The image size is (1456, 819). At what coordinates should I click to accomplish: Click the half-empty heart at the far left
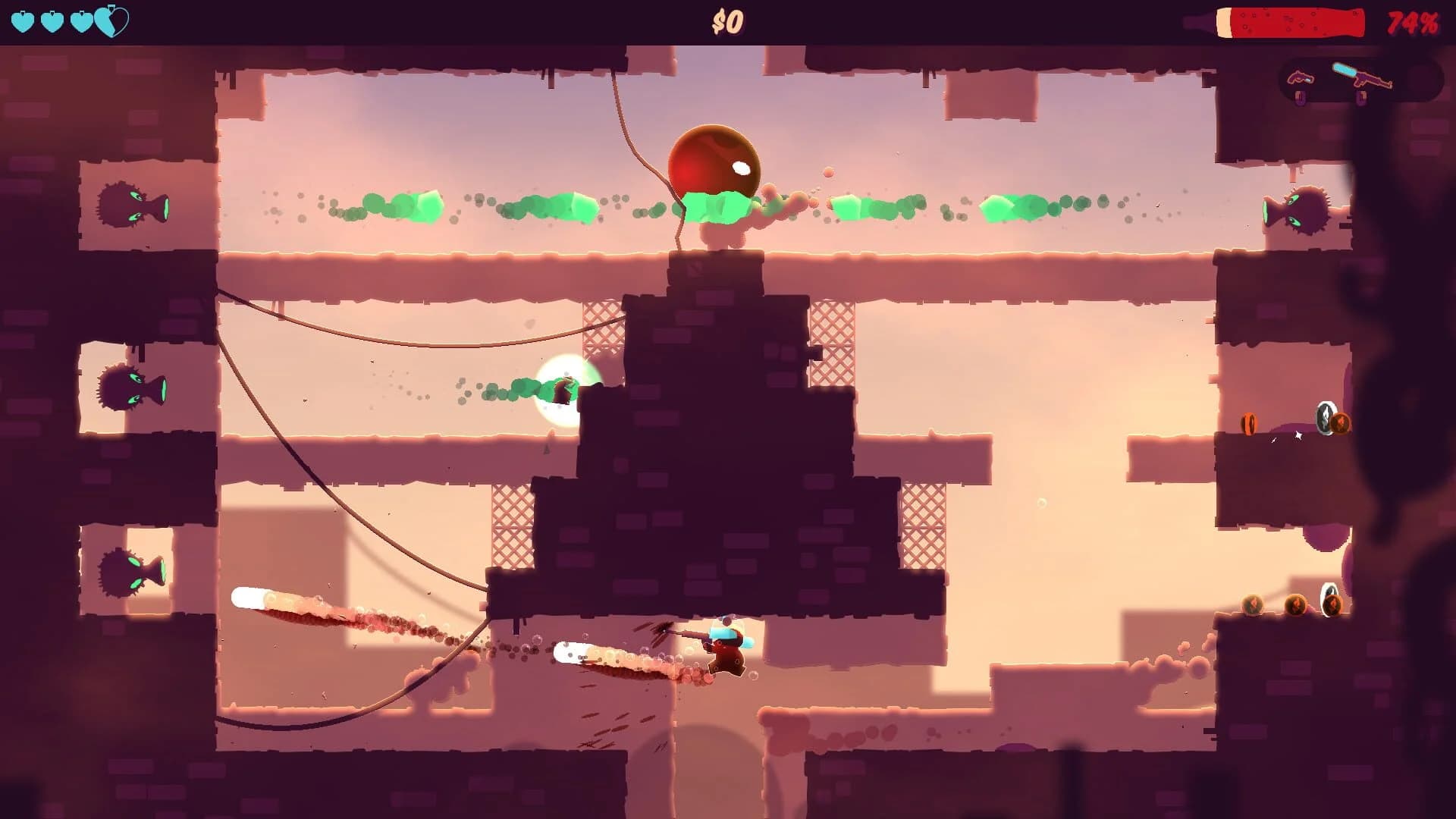pyautogui.click(x=111, y=20)
